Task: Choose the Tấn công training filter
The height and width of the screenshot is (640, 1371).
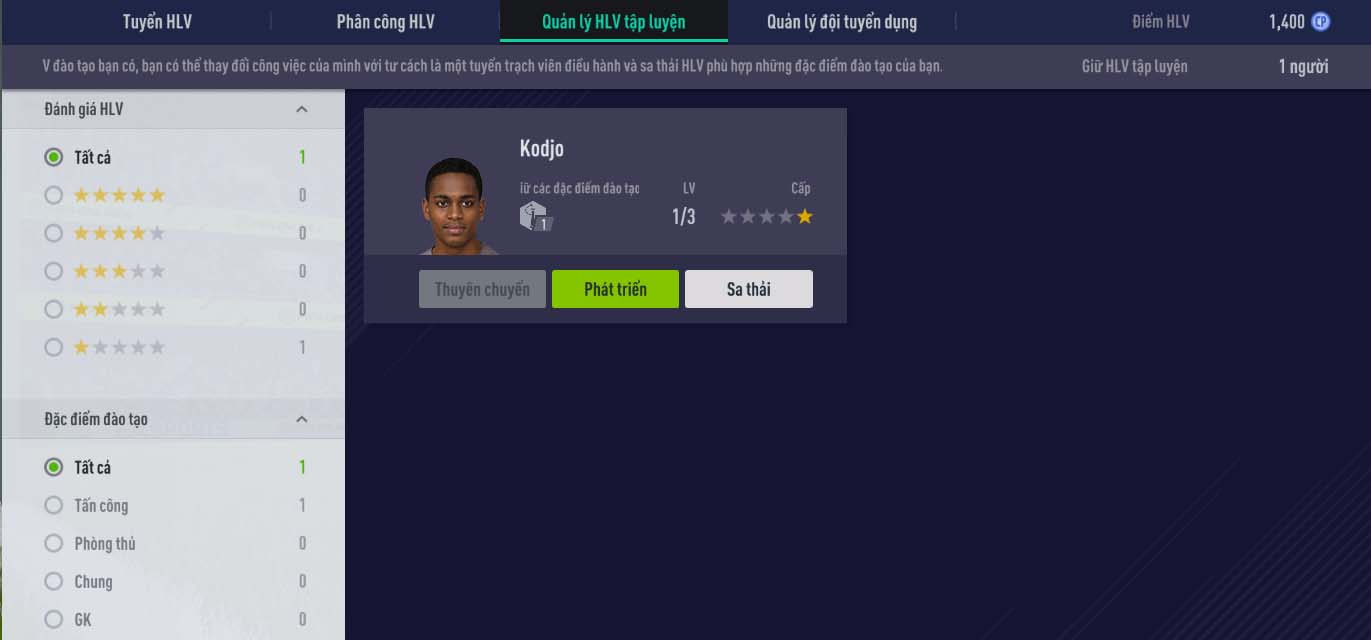Action: pos(54,505)
